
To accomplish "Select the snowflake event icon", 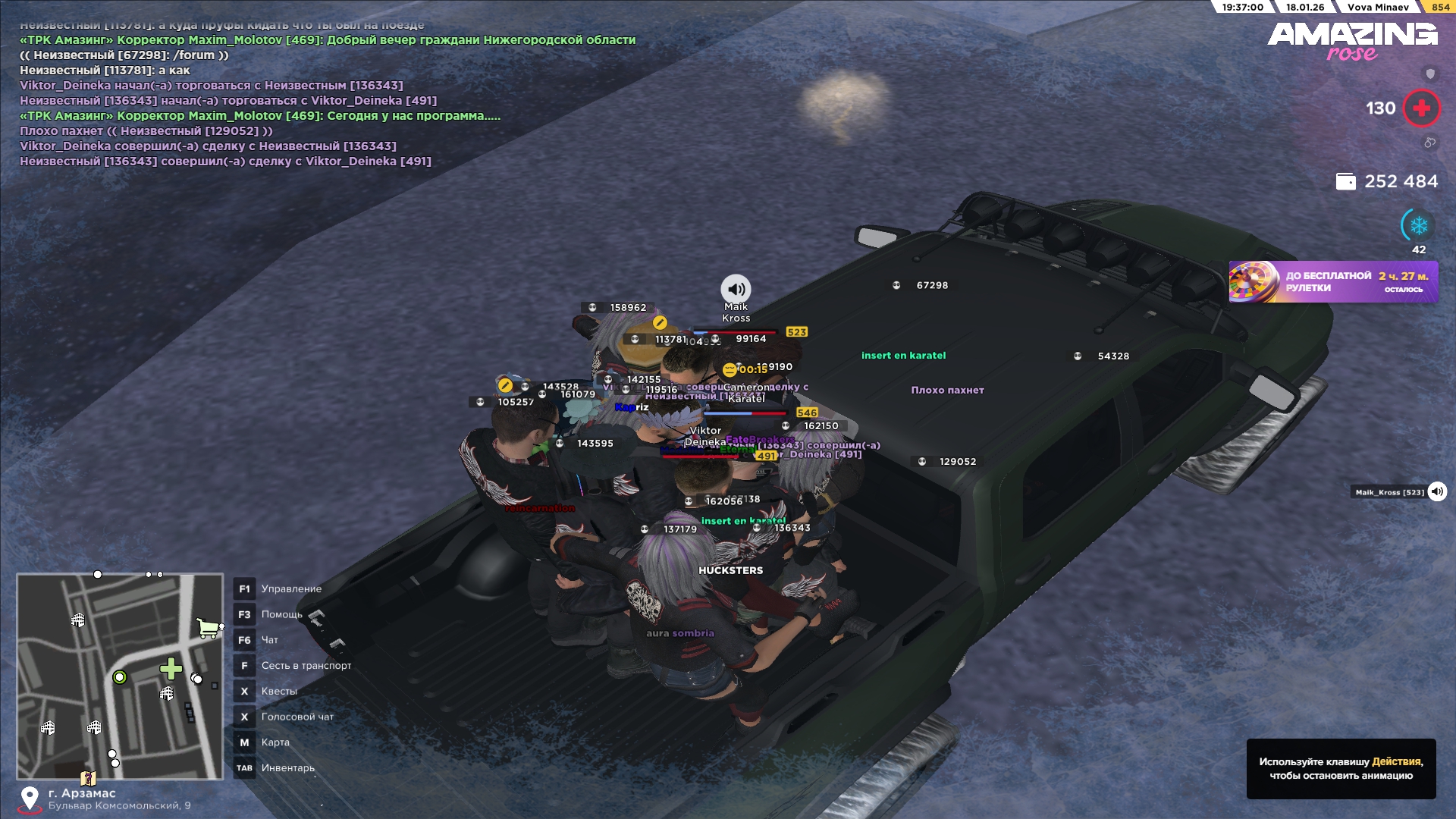I will pyautogui.click(x=1418, y=225).
